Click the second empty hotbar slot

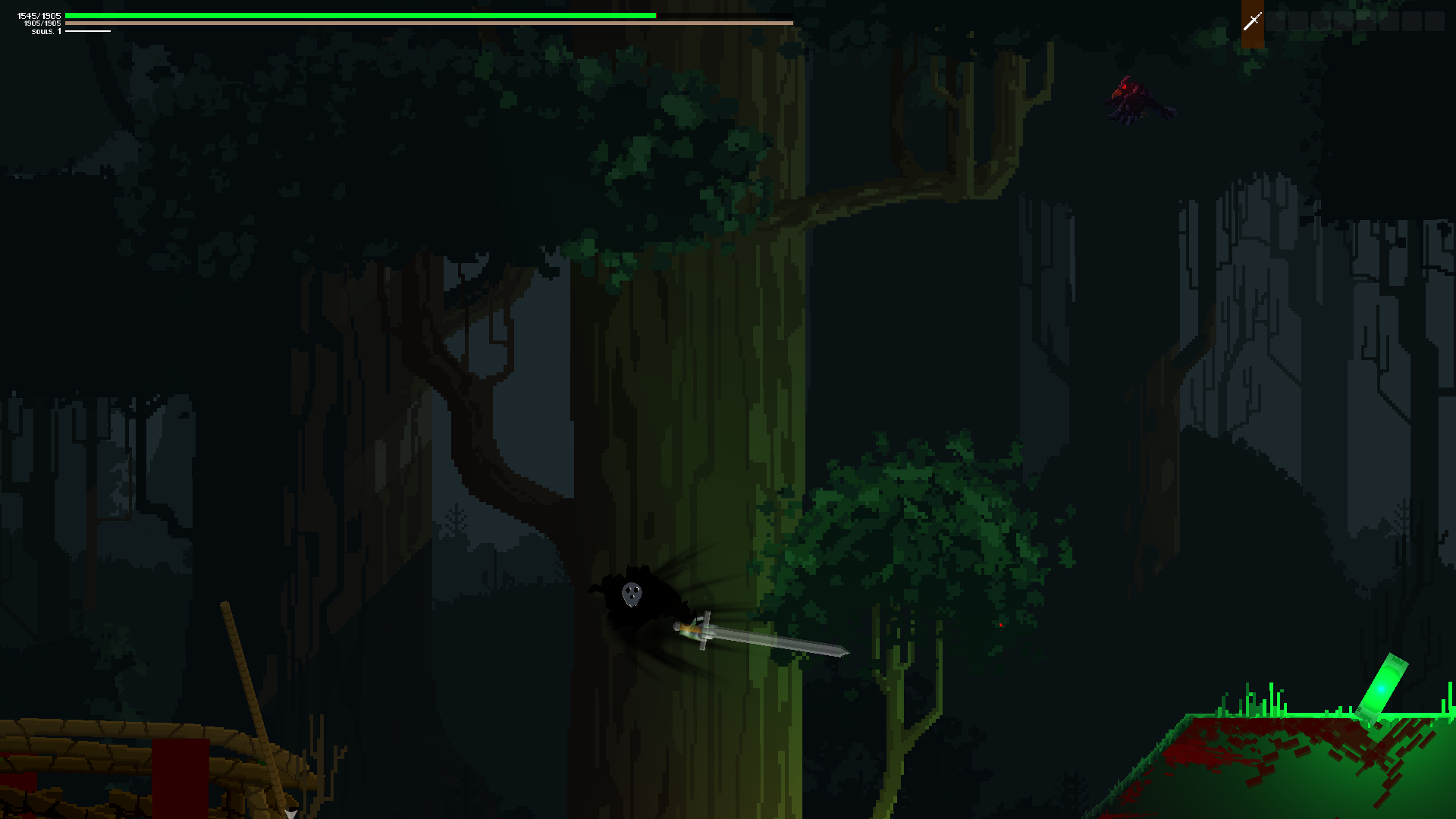[x=1298, y=21]
